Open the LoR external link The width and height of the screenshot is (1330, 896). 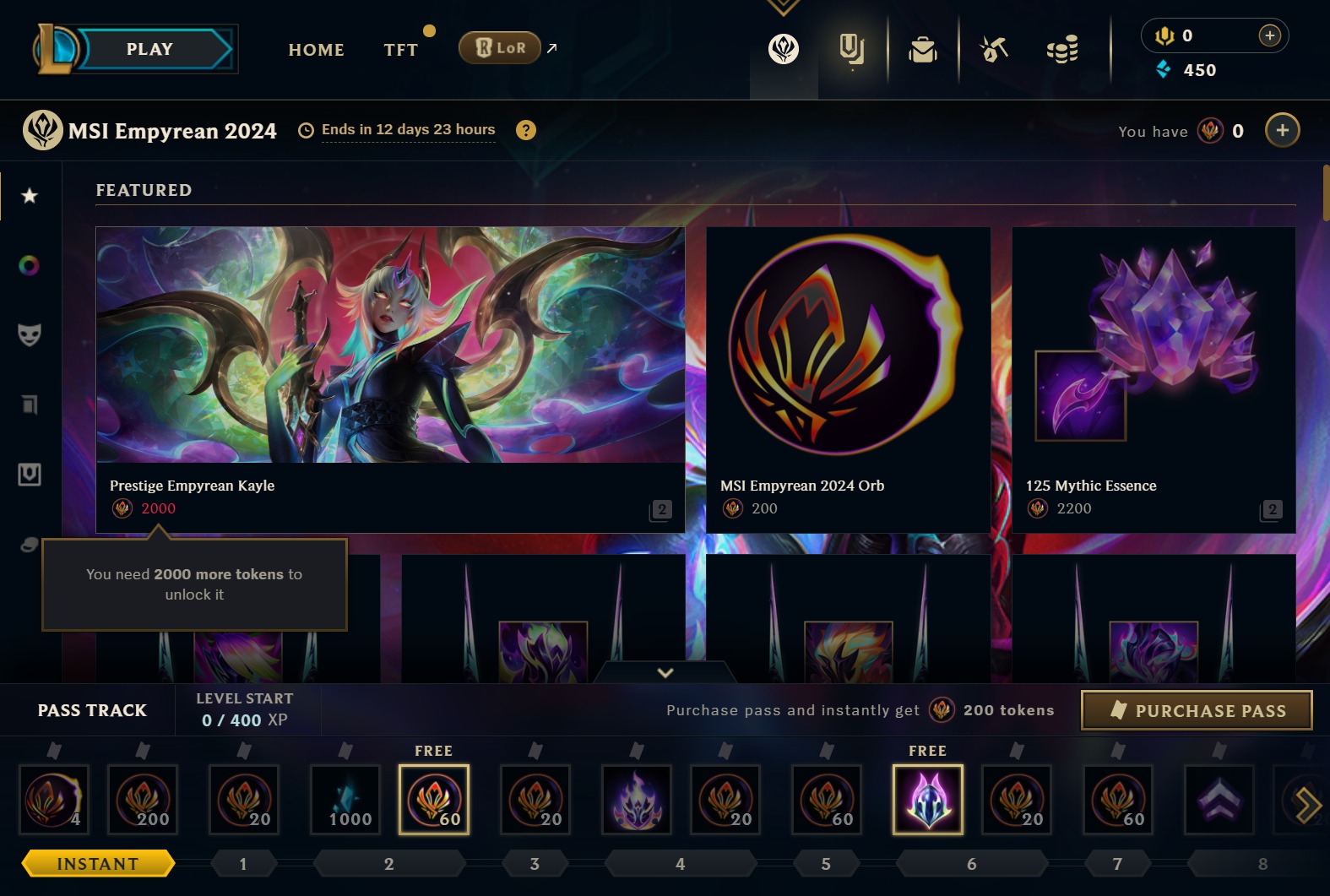click(x=499, y=48)
